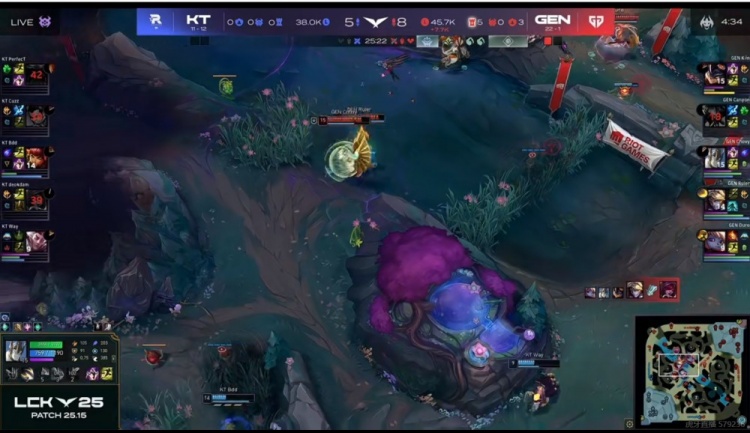Viewport: 750px width, 433px height.
Task: Select GEN Chovy's champion portrait
Action: tap(714, 158)
